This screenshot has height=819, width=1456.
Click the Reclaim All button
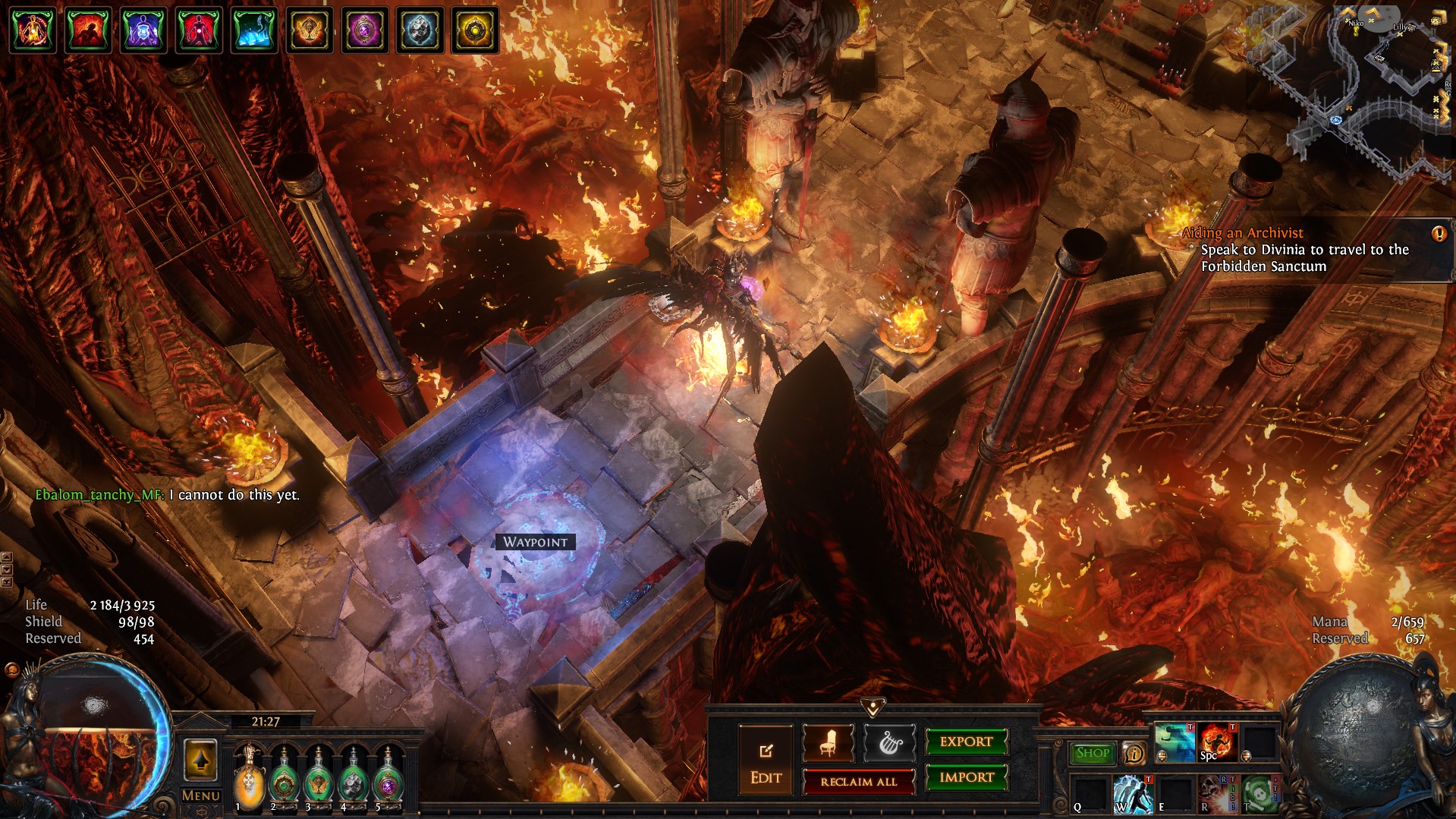click(x=858, y=782)
